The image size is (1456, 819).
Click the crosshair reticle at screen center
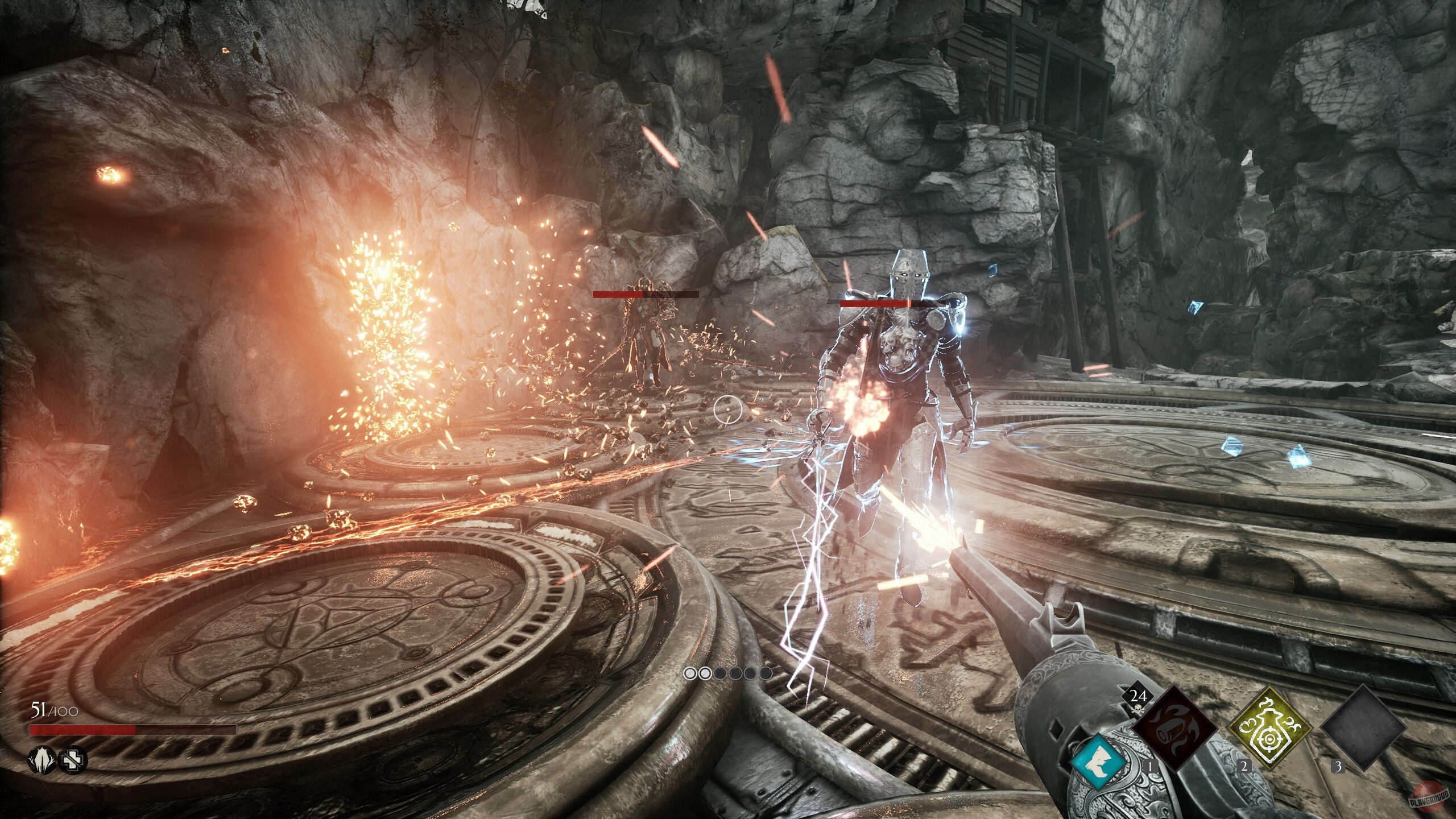(x=728, y=409)
